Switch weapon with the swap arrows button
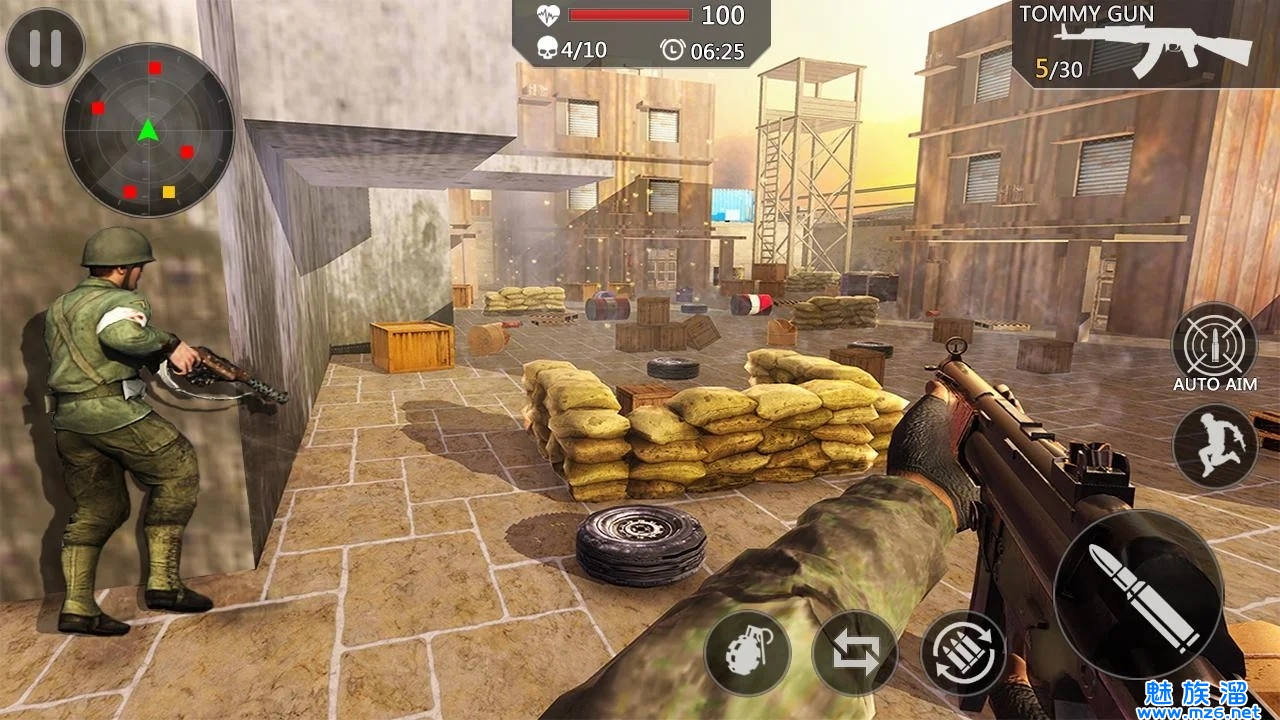 (x=854, y=653)
